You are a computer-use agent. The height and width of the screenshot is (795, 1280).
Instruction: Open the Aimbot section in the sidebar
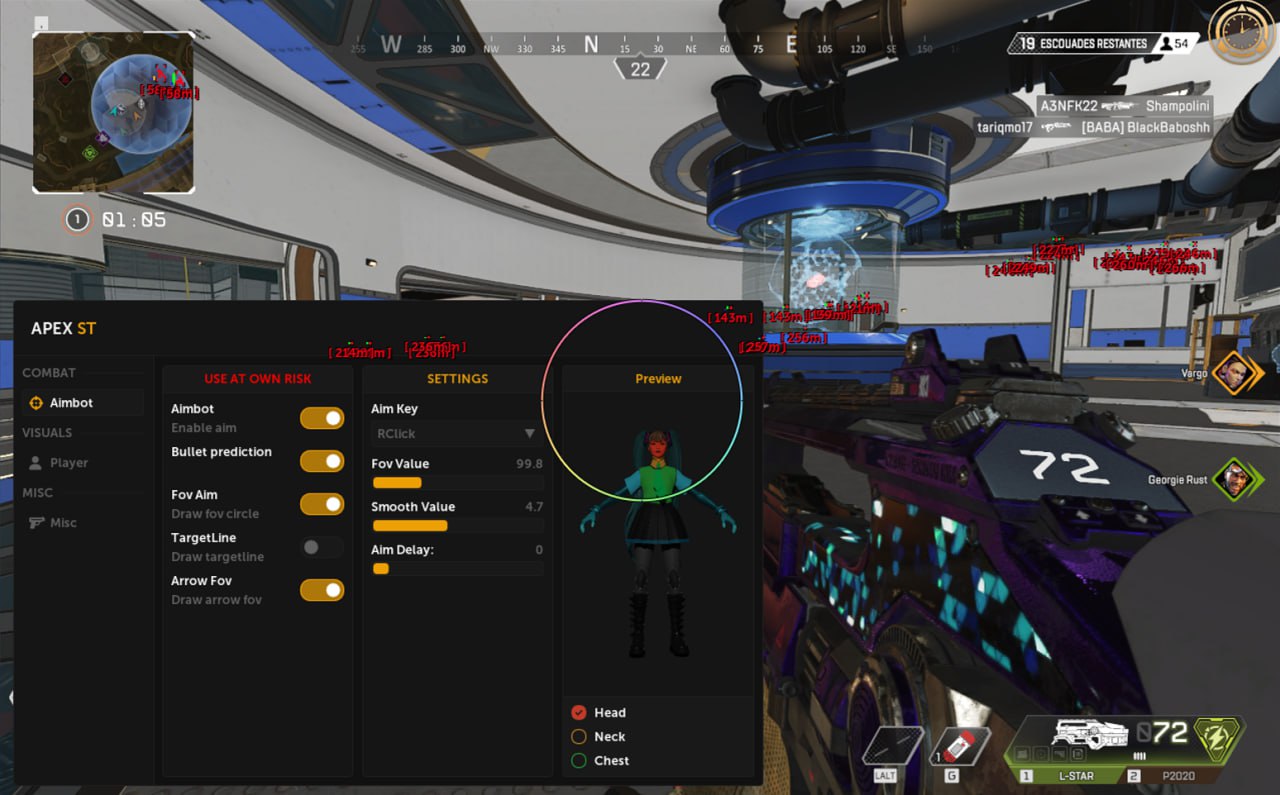[71, 403]
